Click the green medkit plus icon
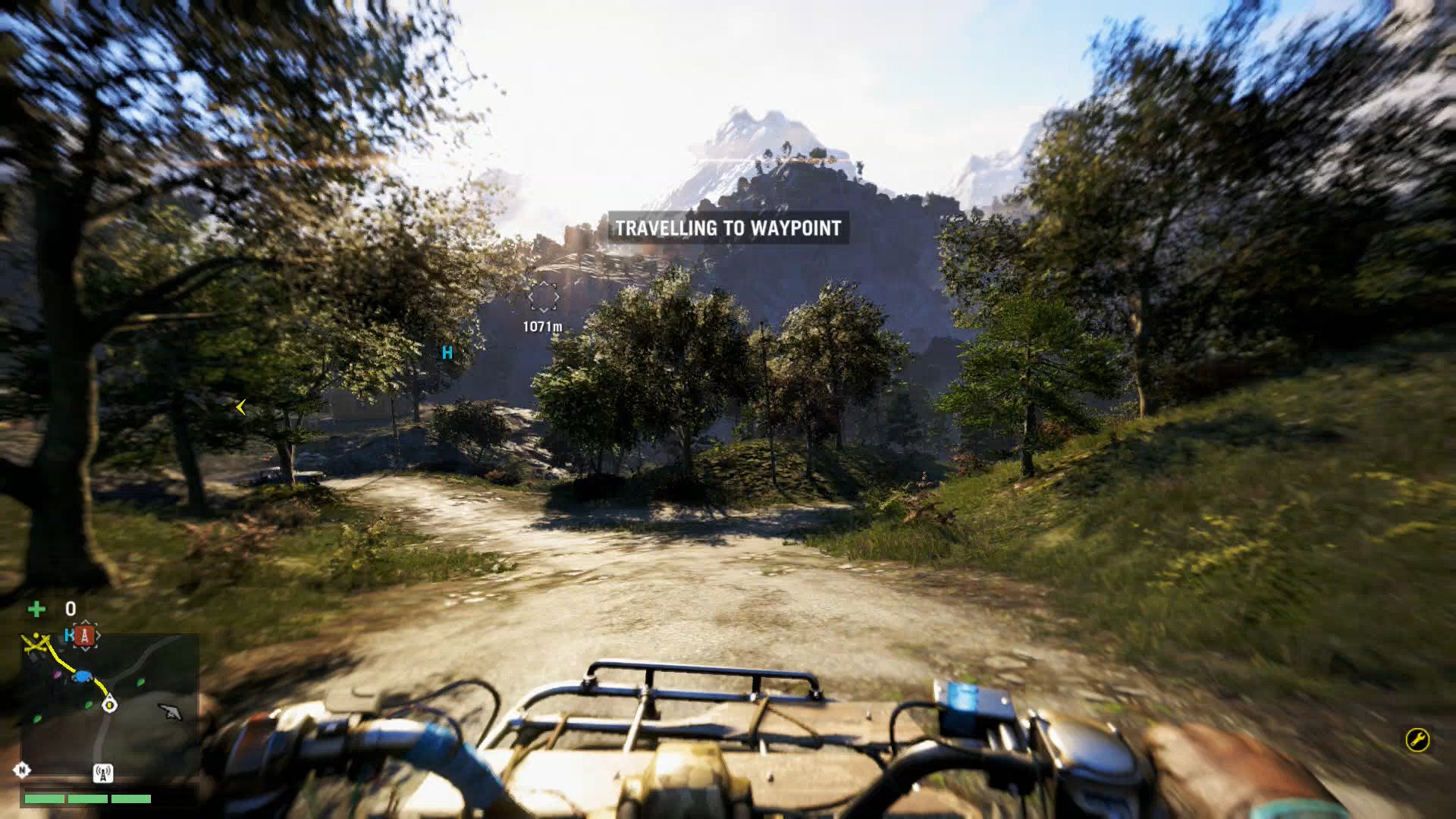Screen dimensions: 1456x819 point(37,607)
